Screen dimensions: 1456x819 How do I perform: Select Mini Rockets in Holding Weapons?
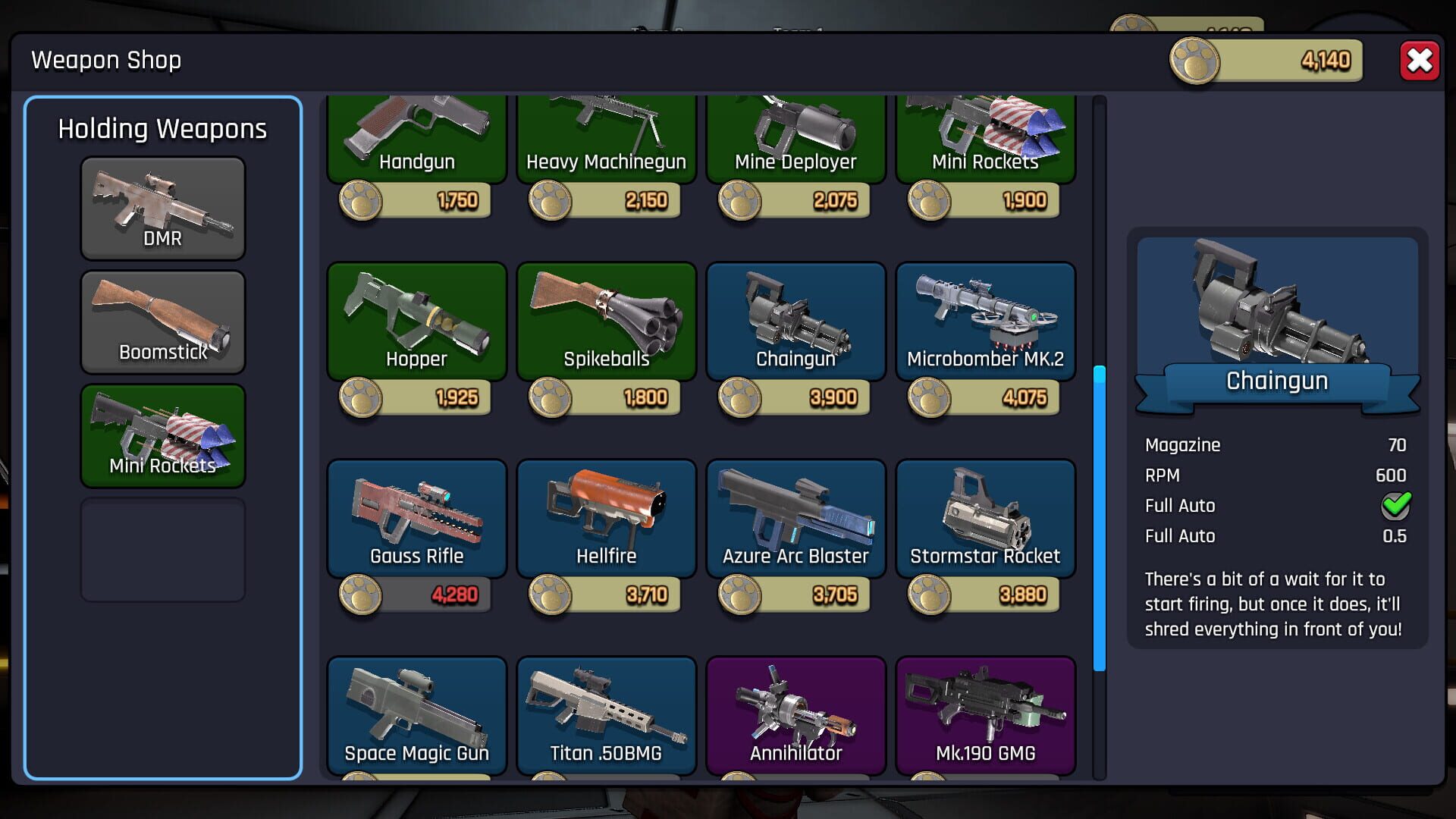[162, 436]
